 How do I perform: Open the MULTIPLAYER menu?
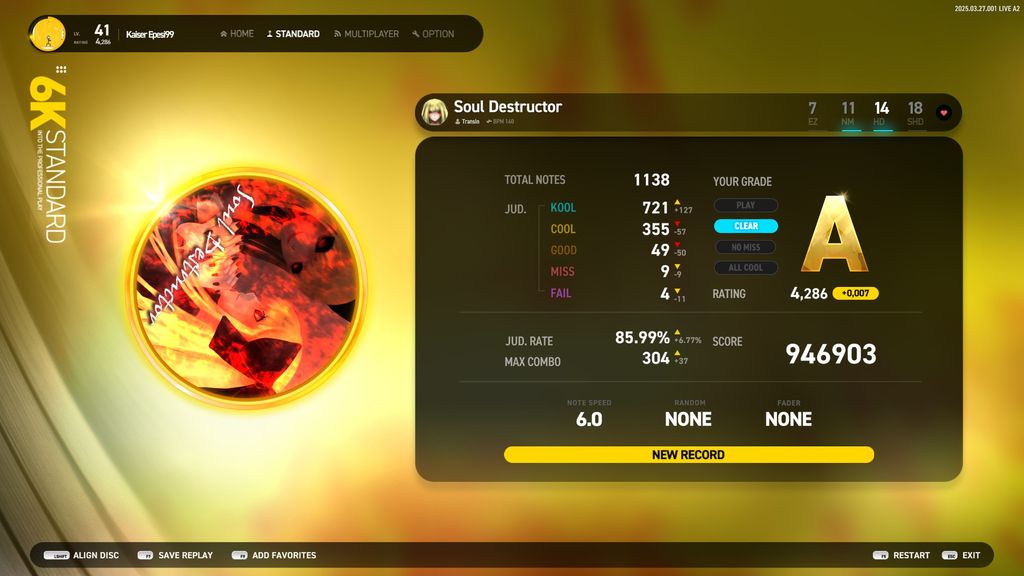366,34
